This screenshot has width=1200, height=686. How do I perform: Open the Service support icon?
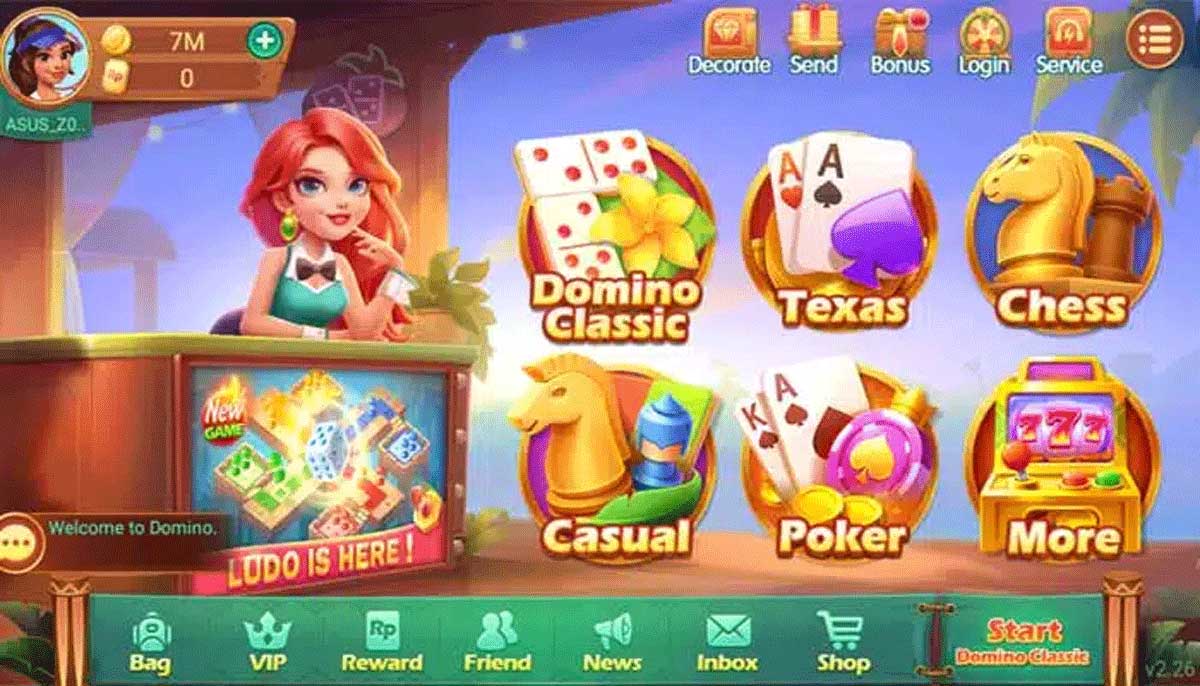tap(1068, 40)
